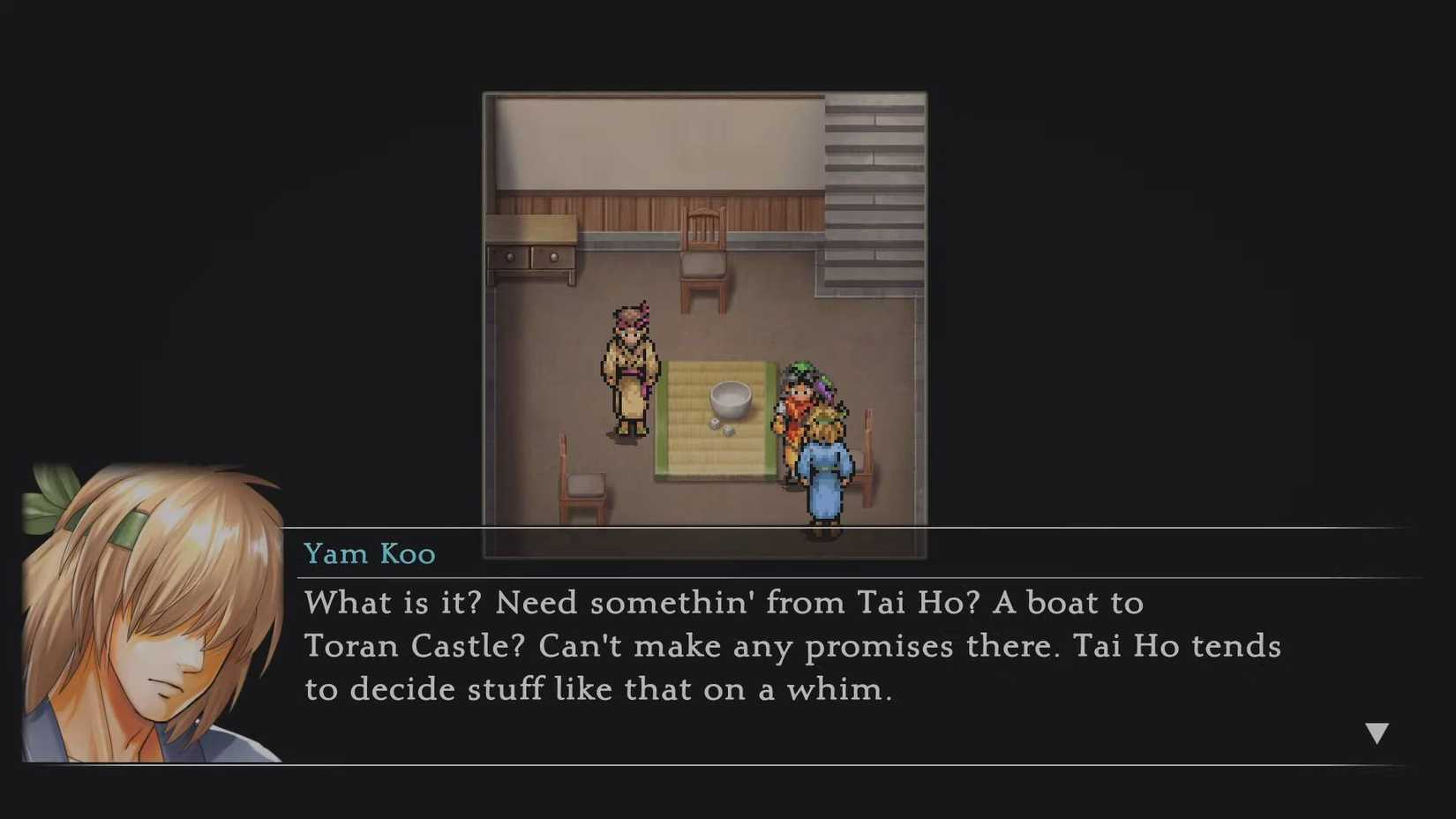Click the Yam Koo name label
This screenshot has height=819, width=1456.
point(369,553)
